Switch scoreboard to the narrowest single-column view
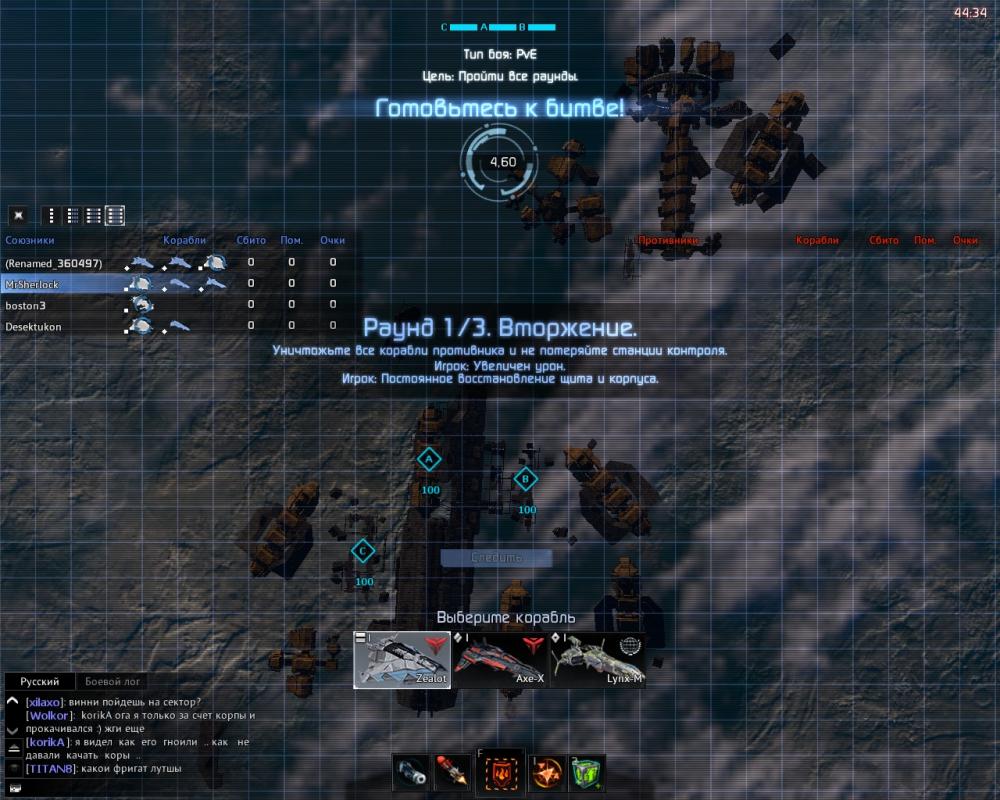The width and height of the screenshot is (1000, 800). [49, 215]
